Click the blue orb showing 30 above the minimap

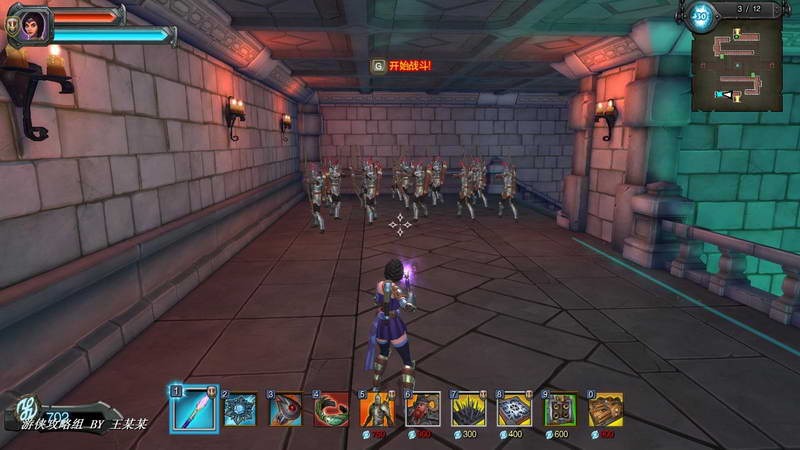click(701, 15)
